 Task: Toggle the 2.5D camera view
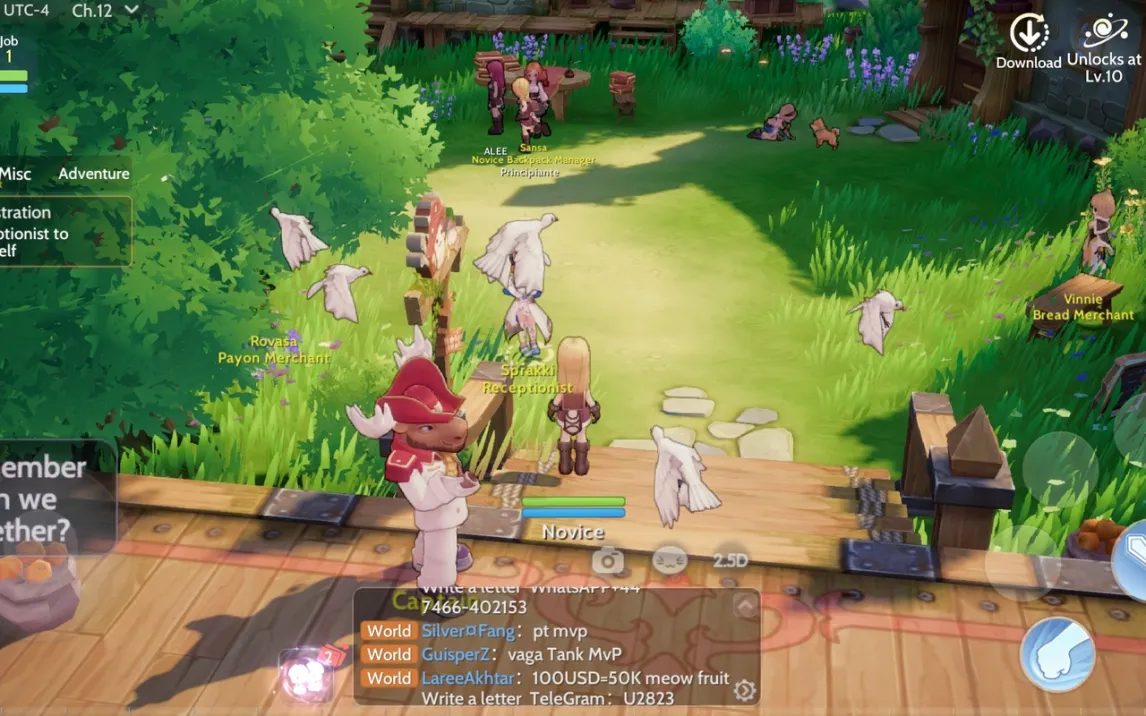[730, 561]
